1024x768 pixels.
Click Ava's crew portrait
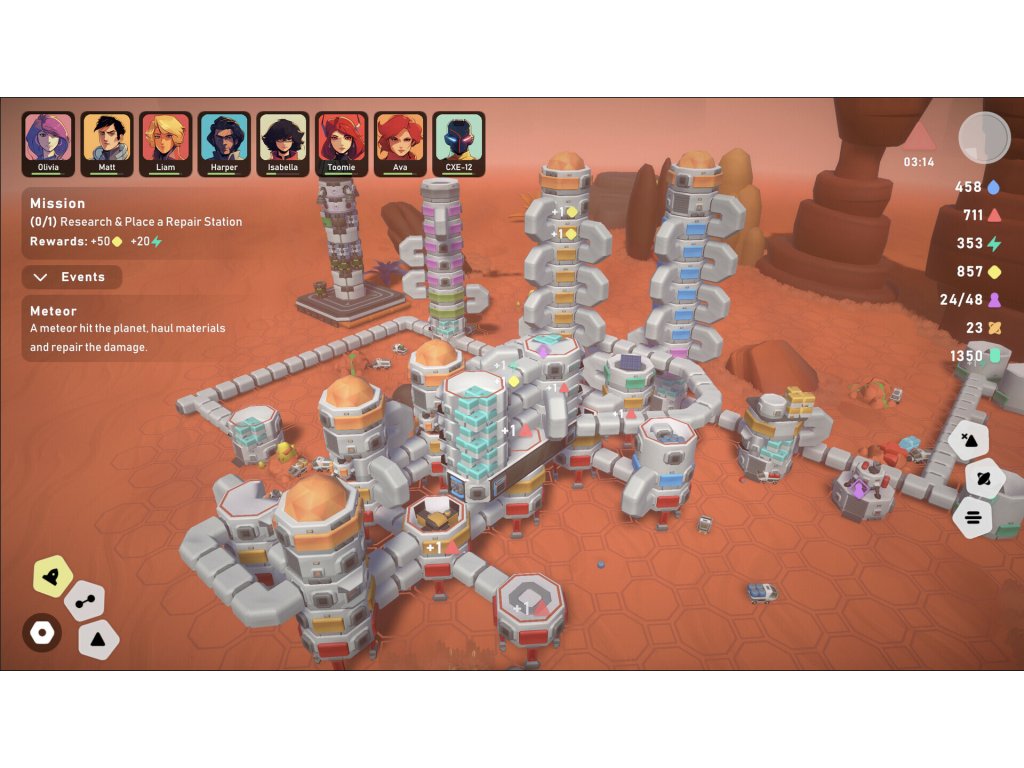click(400, 143)
